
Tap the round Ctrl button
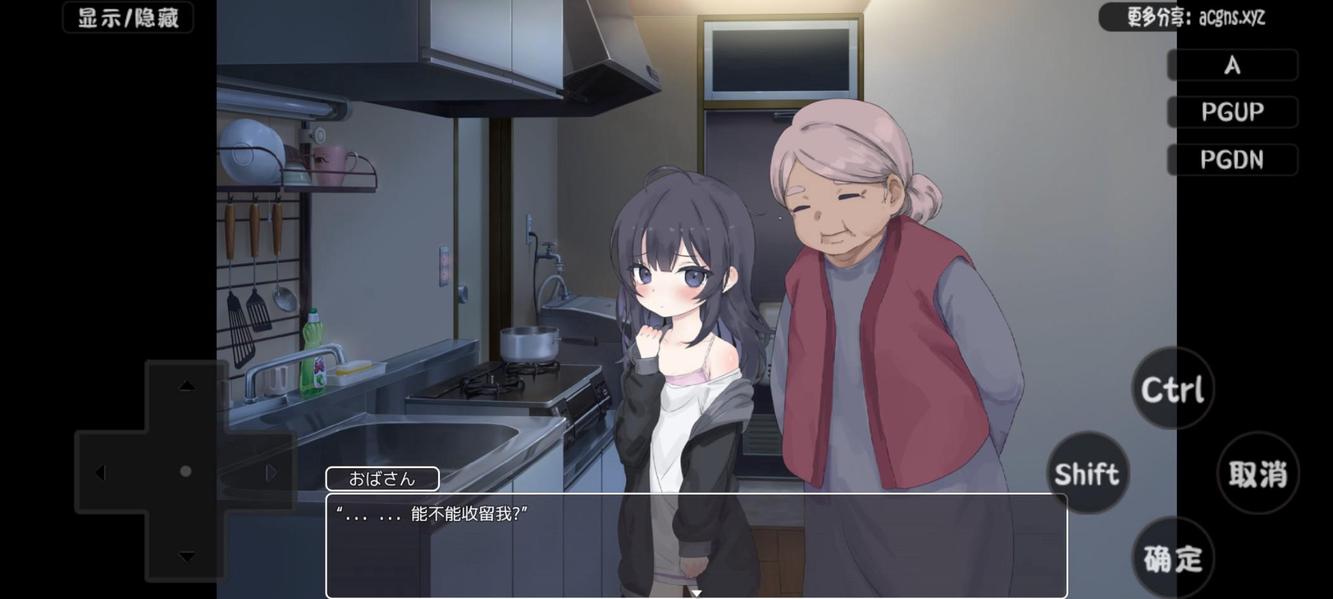tap(1172, 389)
